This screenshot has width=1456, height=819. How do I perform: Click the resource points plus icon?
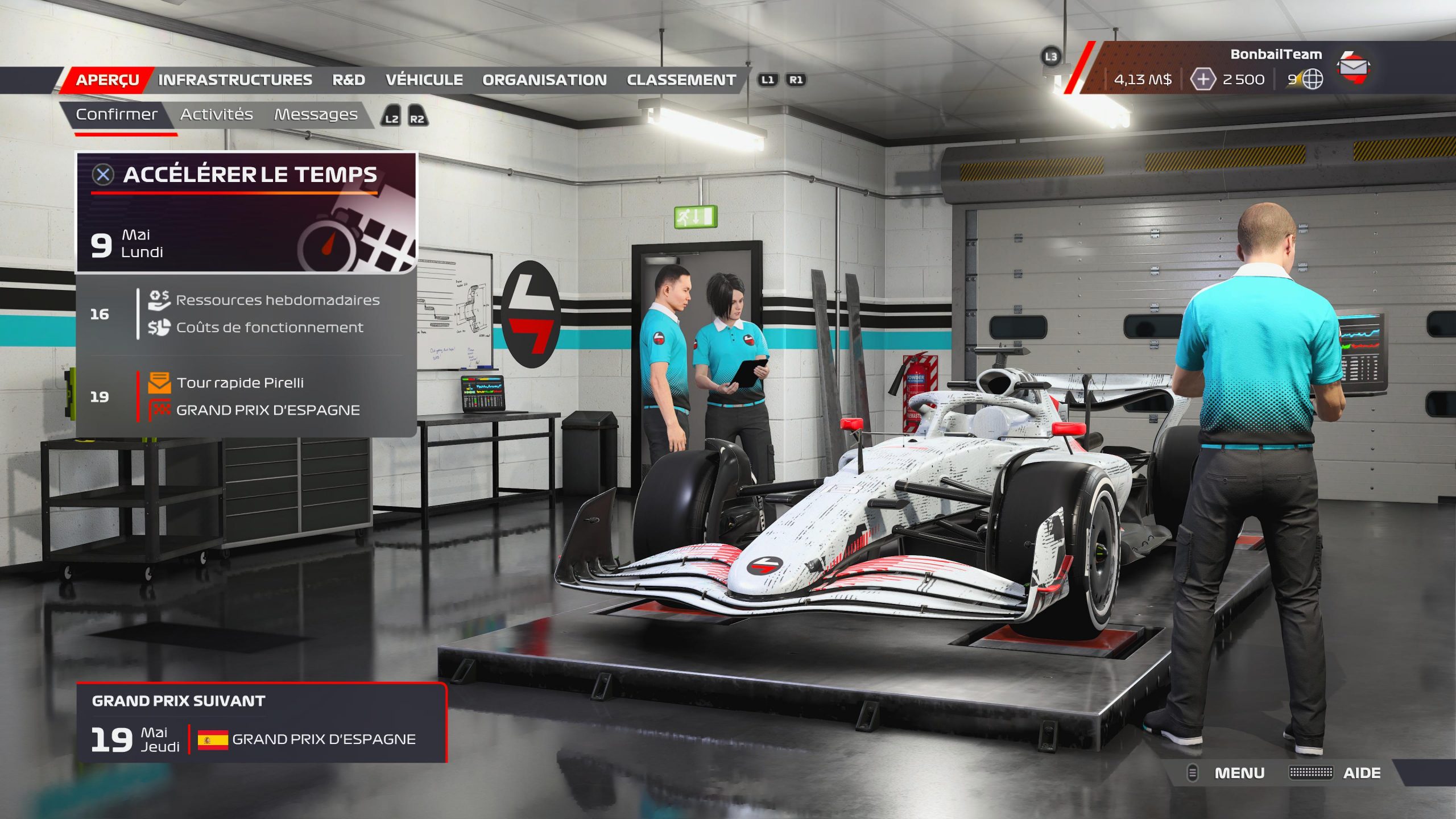coord(1202,80)
